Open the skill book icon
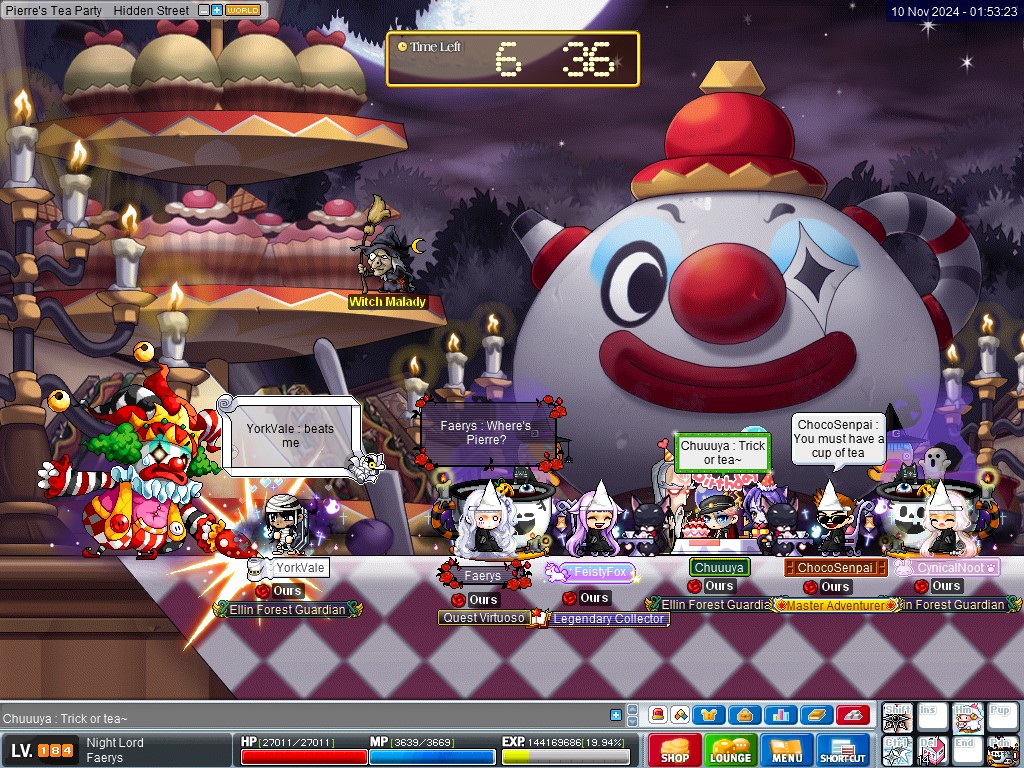Viewport: 1024px width, 768px height. click(815, 715)
